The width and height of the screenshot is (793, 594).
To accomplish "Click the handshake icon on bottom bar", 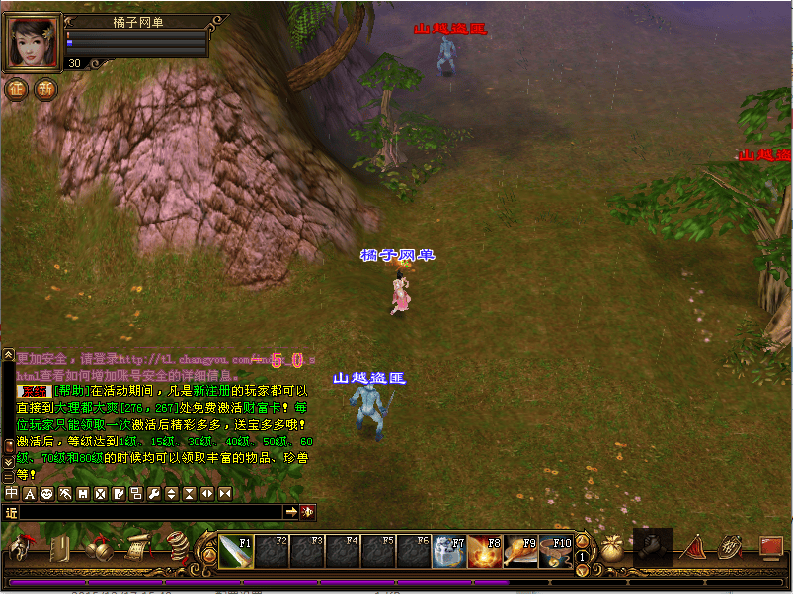I will pos(653,546).
